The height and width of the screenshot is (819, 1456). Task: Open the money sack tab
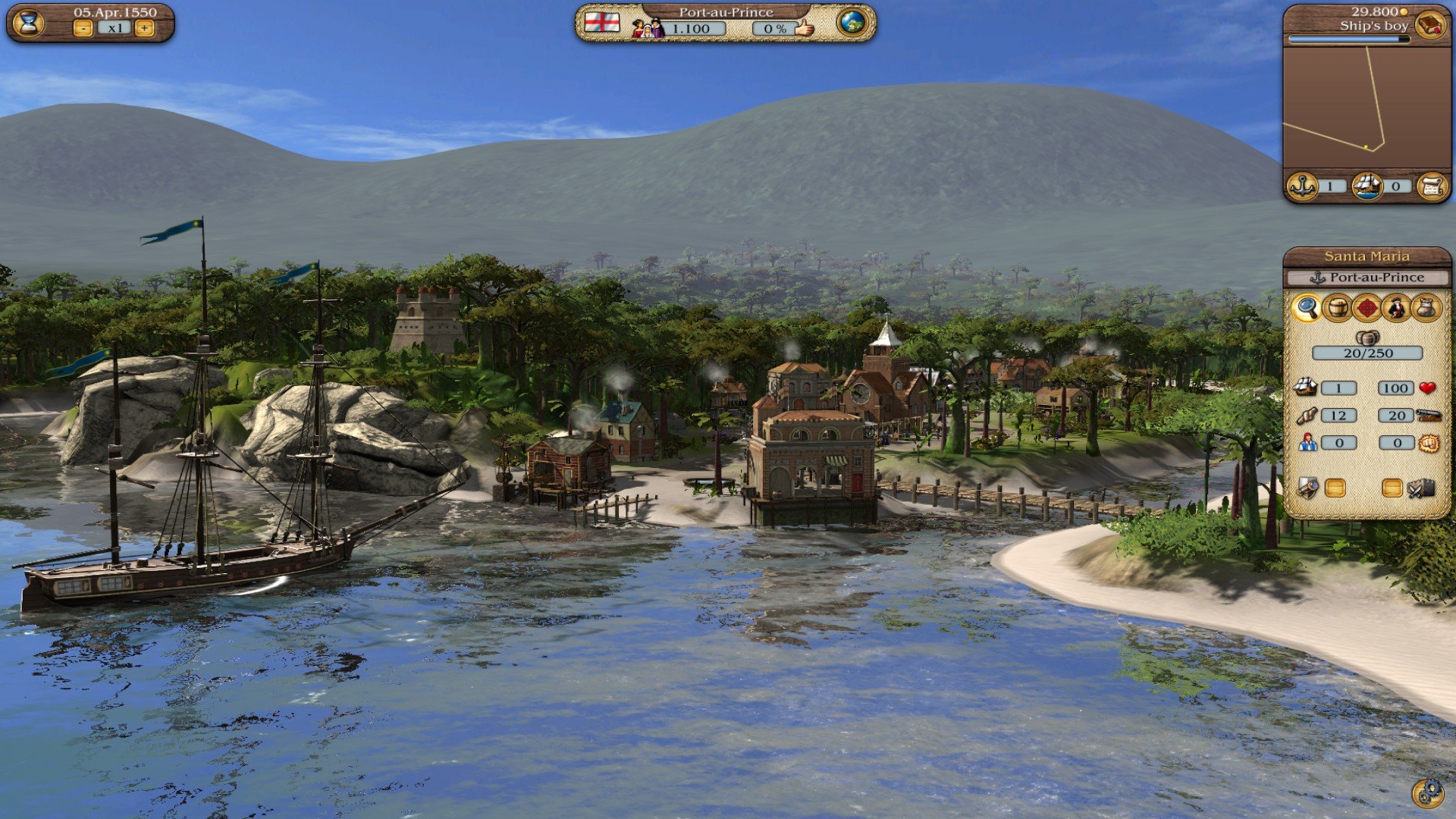[x=1426, y=308]
